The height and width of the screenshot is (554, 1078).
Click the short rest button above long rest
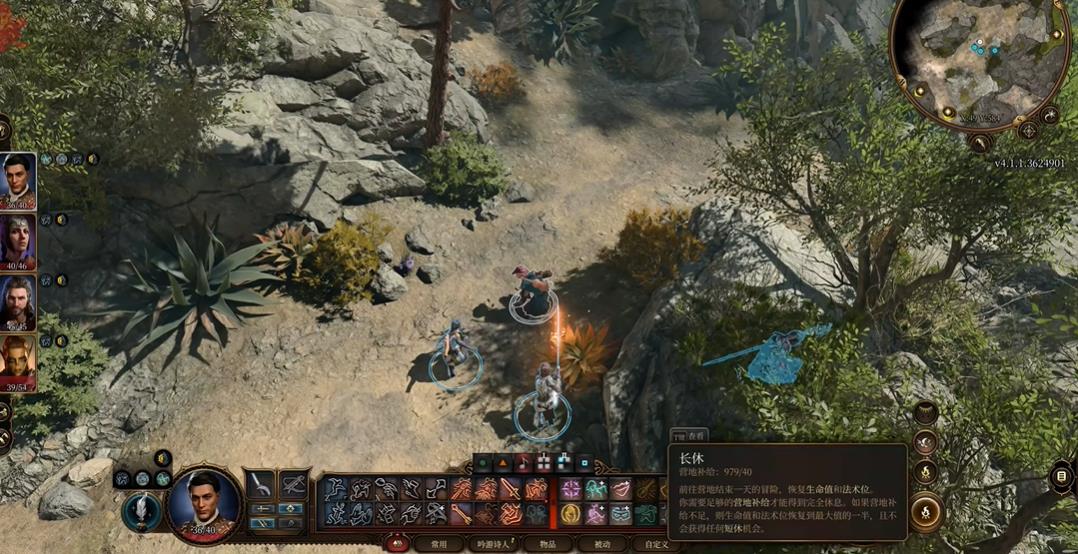click(925, 470)
